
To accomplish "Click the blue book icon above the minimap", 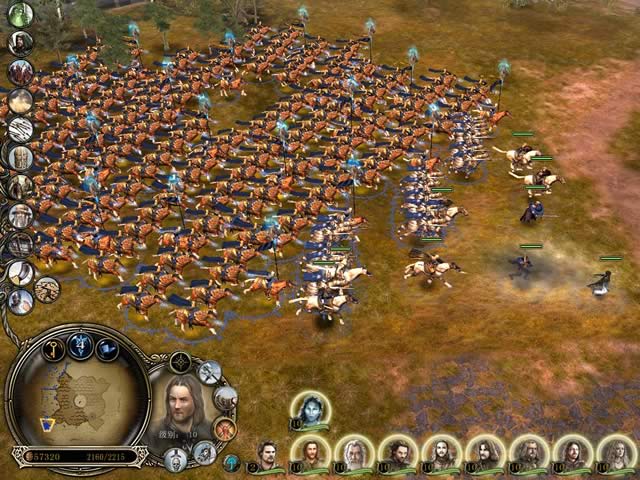I will 107,349.
